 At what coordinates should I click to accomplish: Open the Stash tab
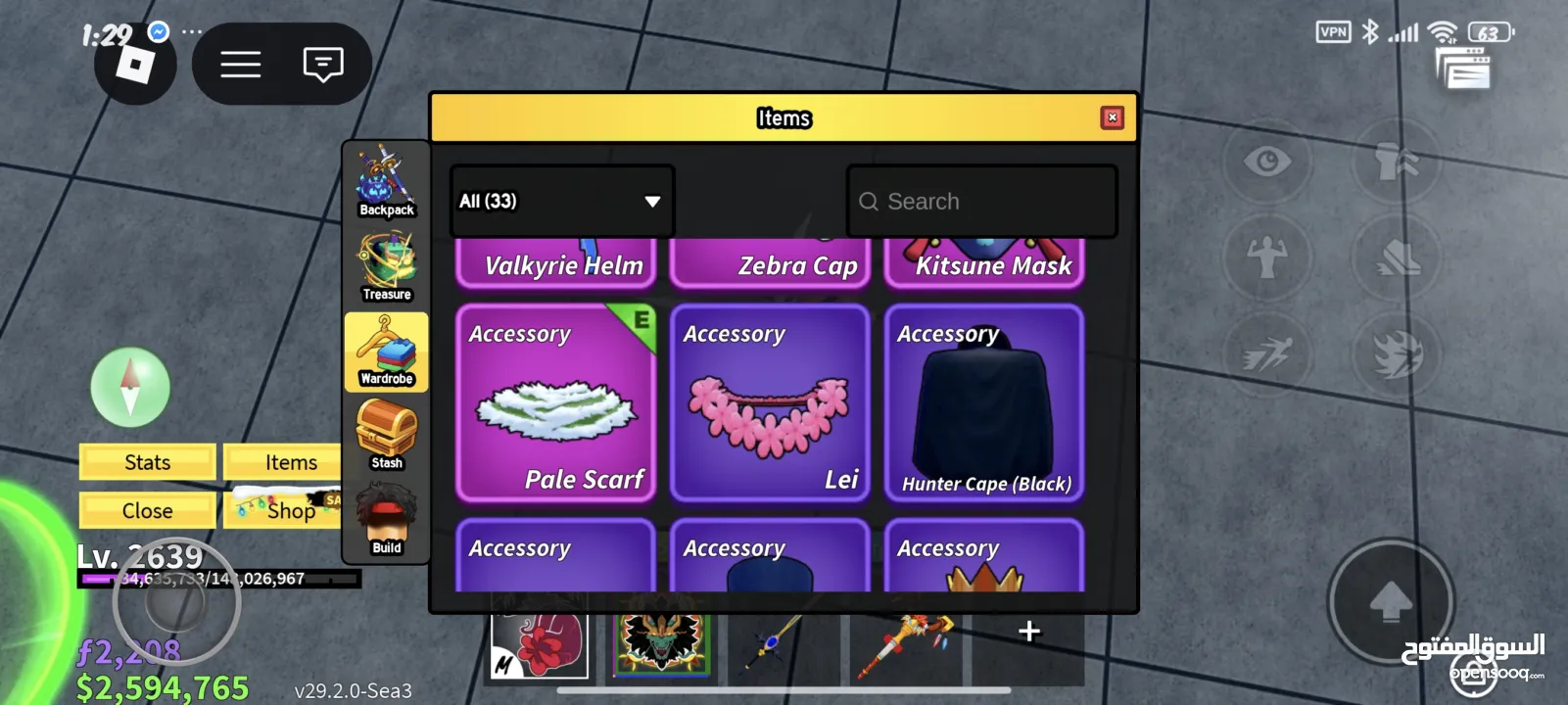[386, 436]
